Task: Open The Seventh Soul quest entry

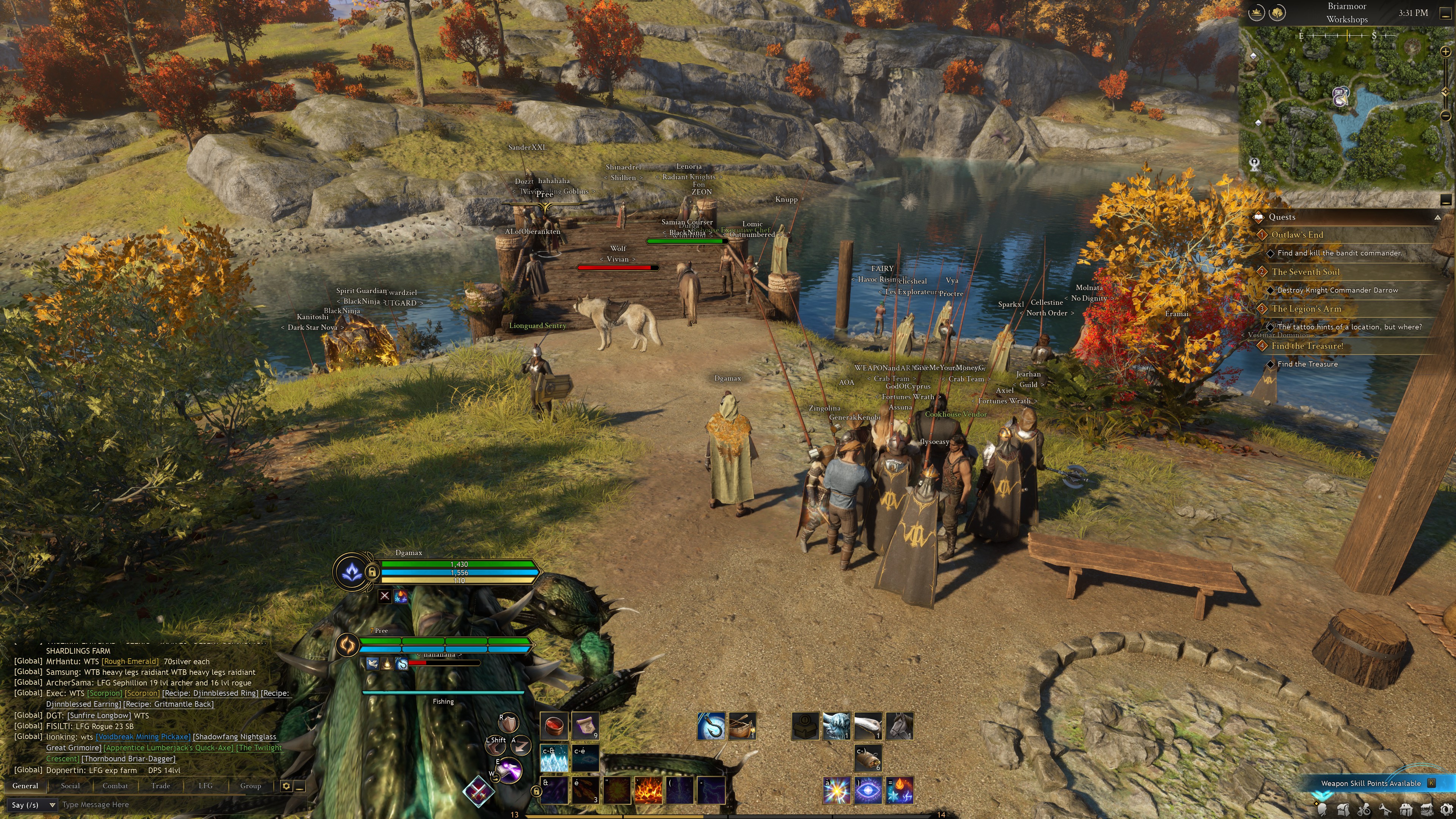Action: 1305,272
